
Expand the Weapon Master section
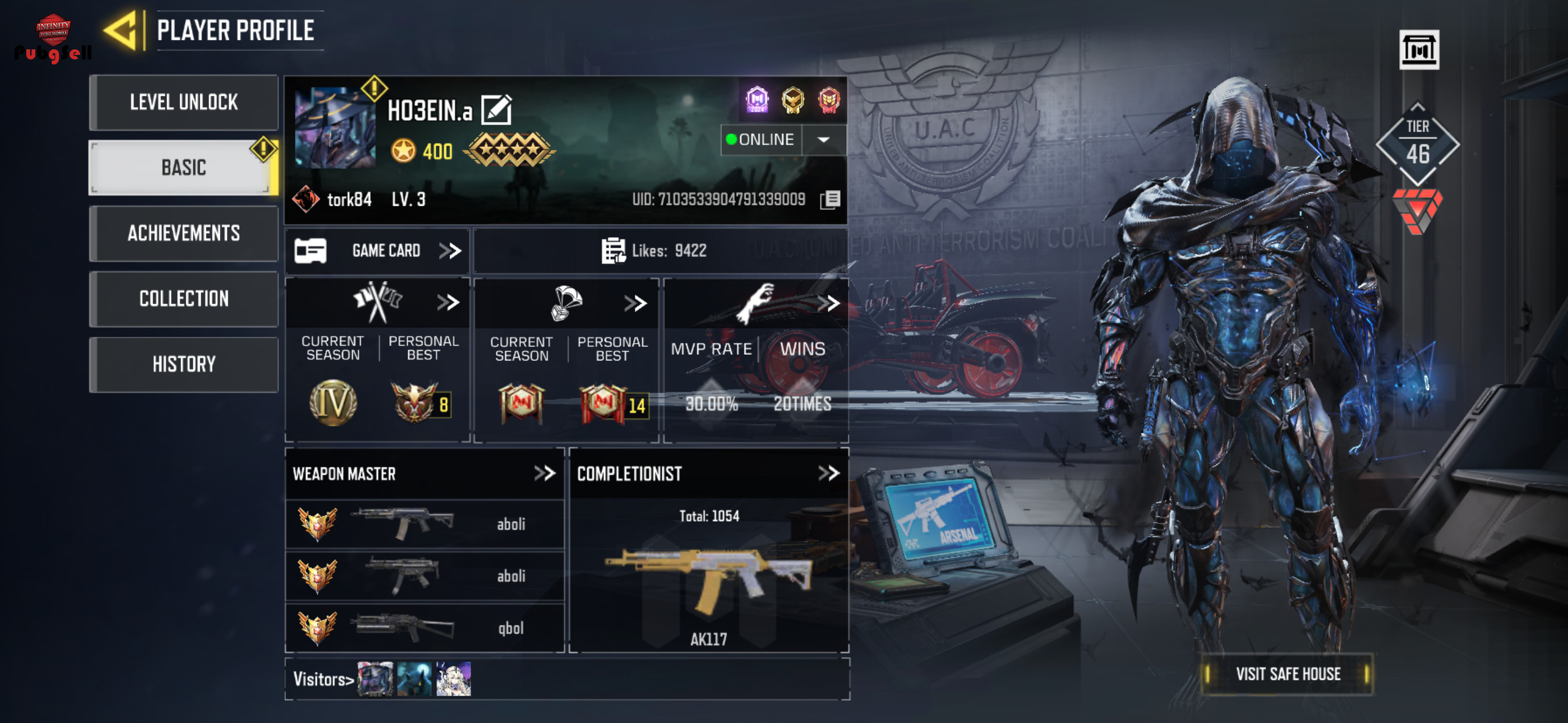tap(544, 474)
